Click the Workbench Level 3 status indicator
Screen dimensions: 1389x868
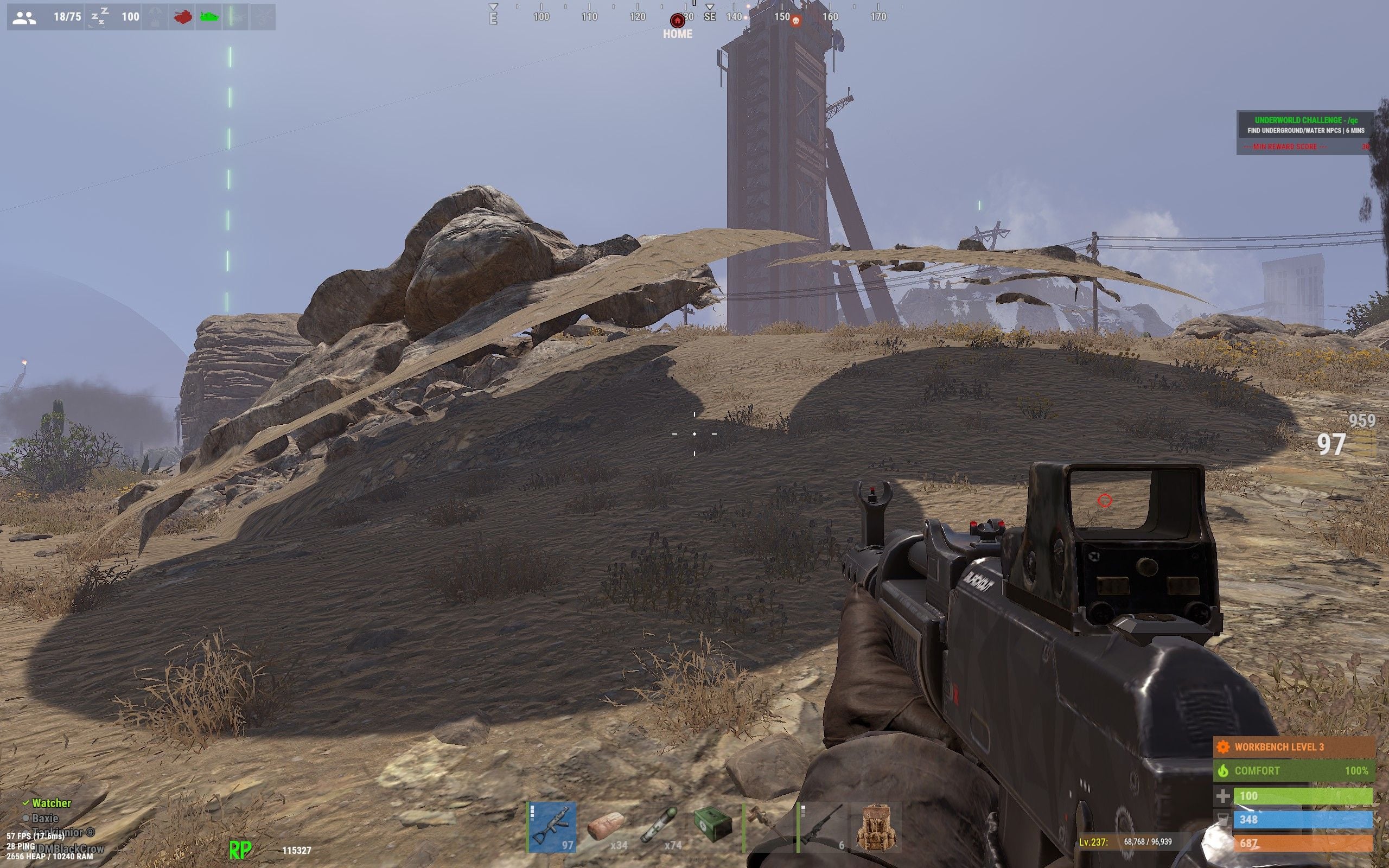(x=1294, y=747)
